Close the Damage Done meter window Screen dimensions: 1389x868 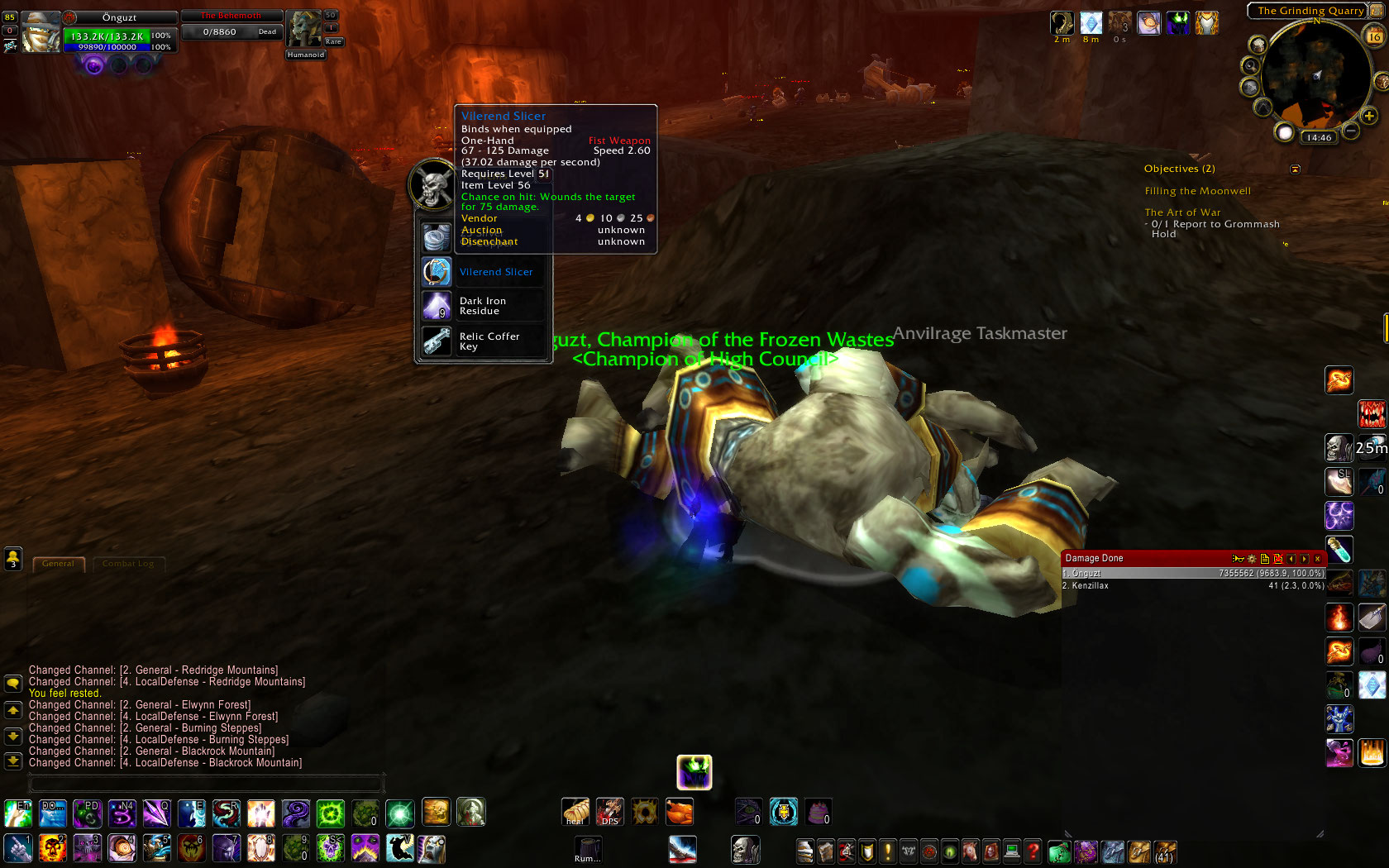[1318, 559]
